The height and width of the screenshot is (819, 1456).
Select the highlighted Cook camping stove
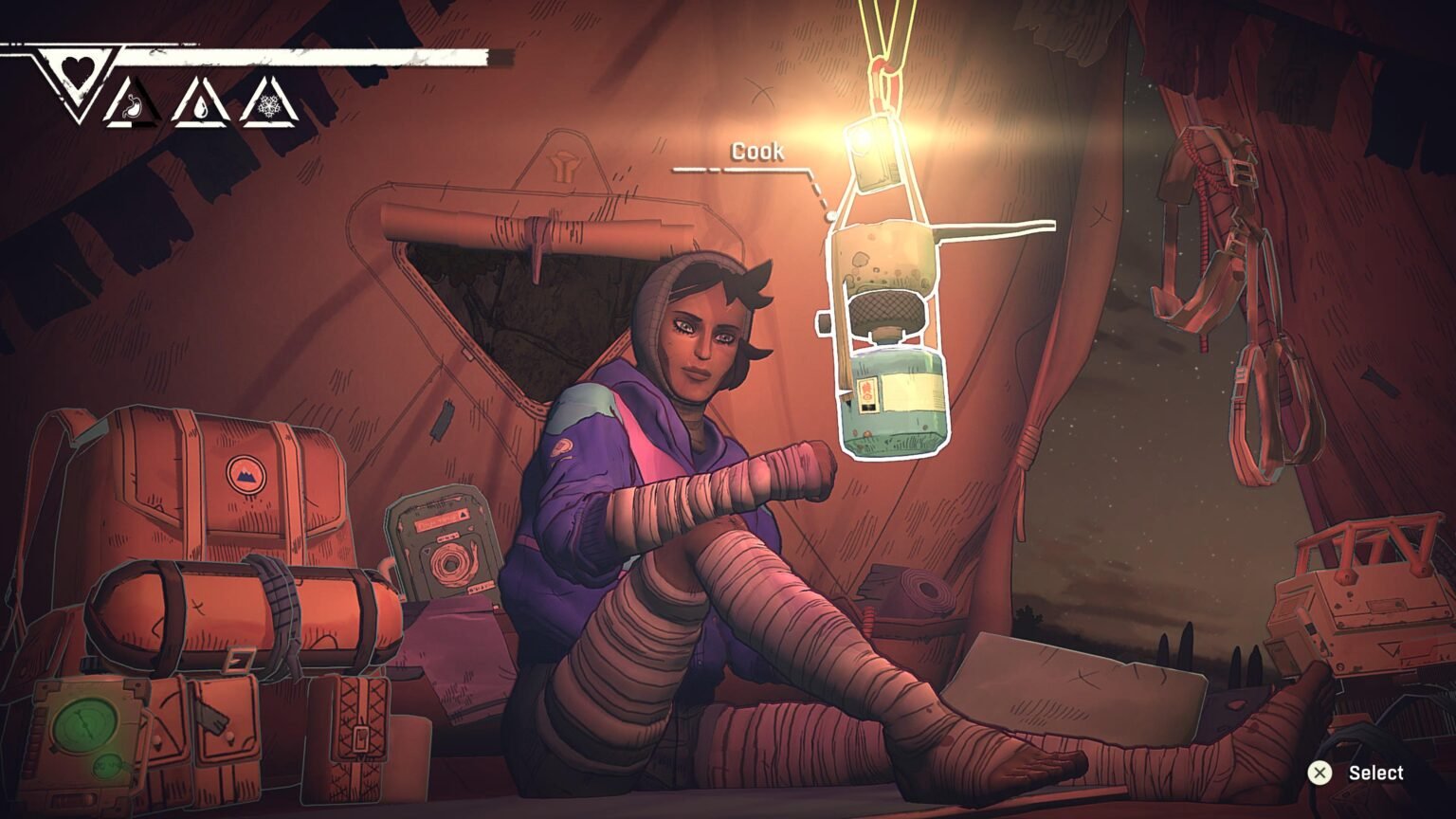(889, 341)
